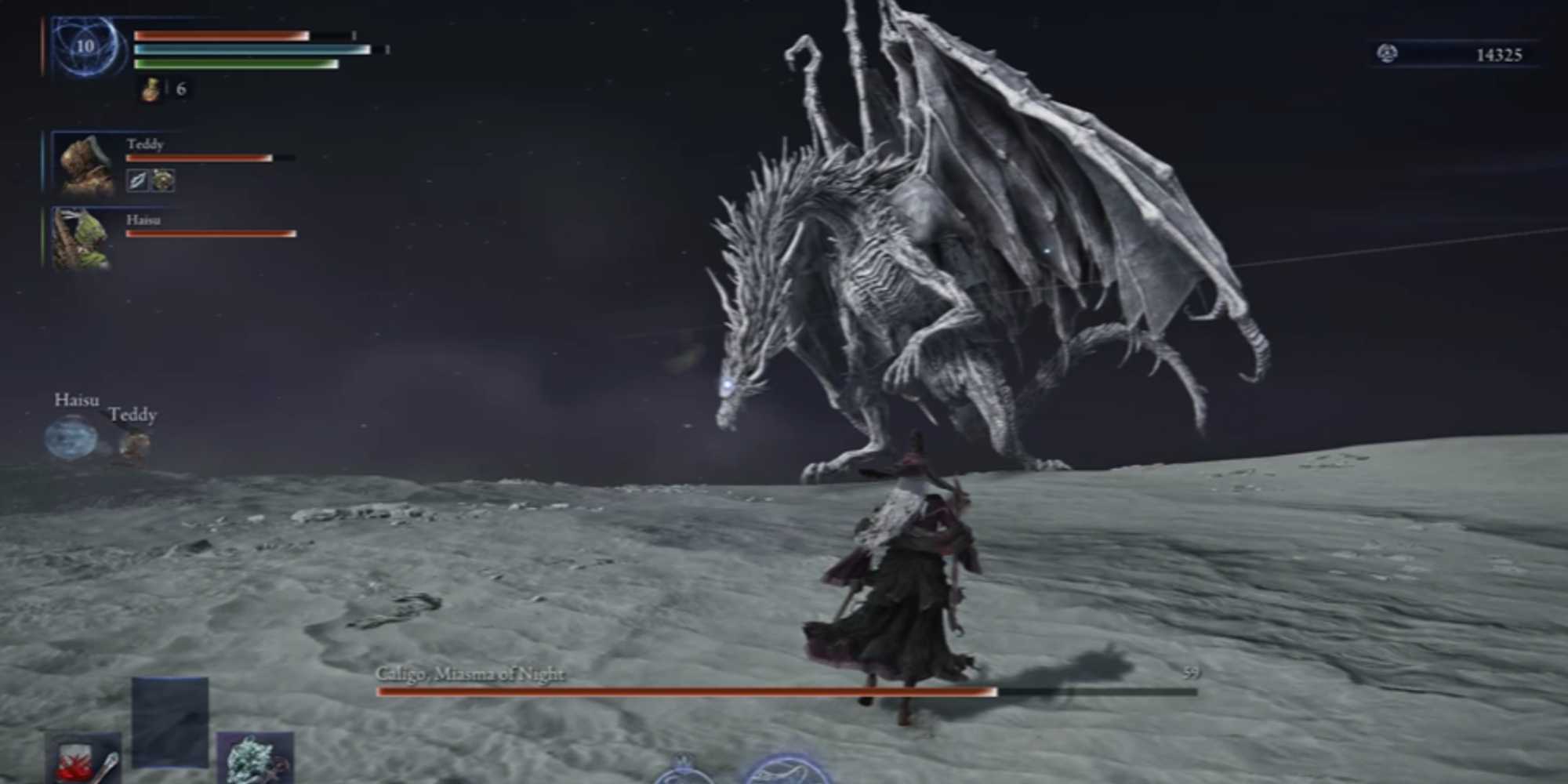This screenshot has width=1568, height=784.
Task: Expand the empty equipment pouch slot
Action: click(170, 723)
